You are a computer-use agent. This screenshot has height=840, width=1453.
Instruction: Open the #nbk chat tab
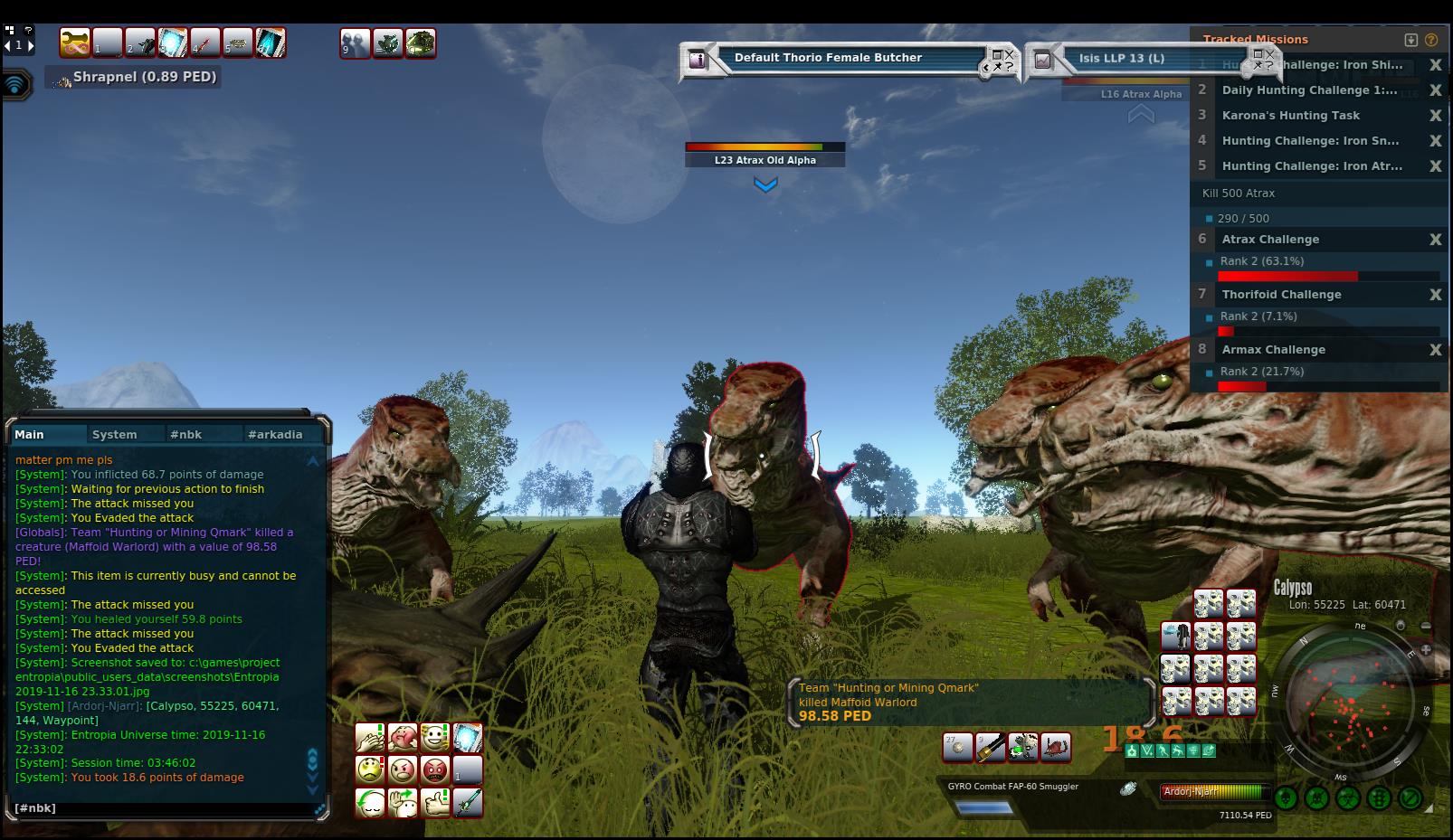pos(185,434)
